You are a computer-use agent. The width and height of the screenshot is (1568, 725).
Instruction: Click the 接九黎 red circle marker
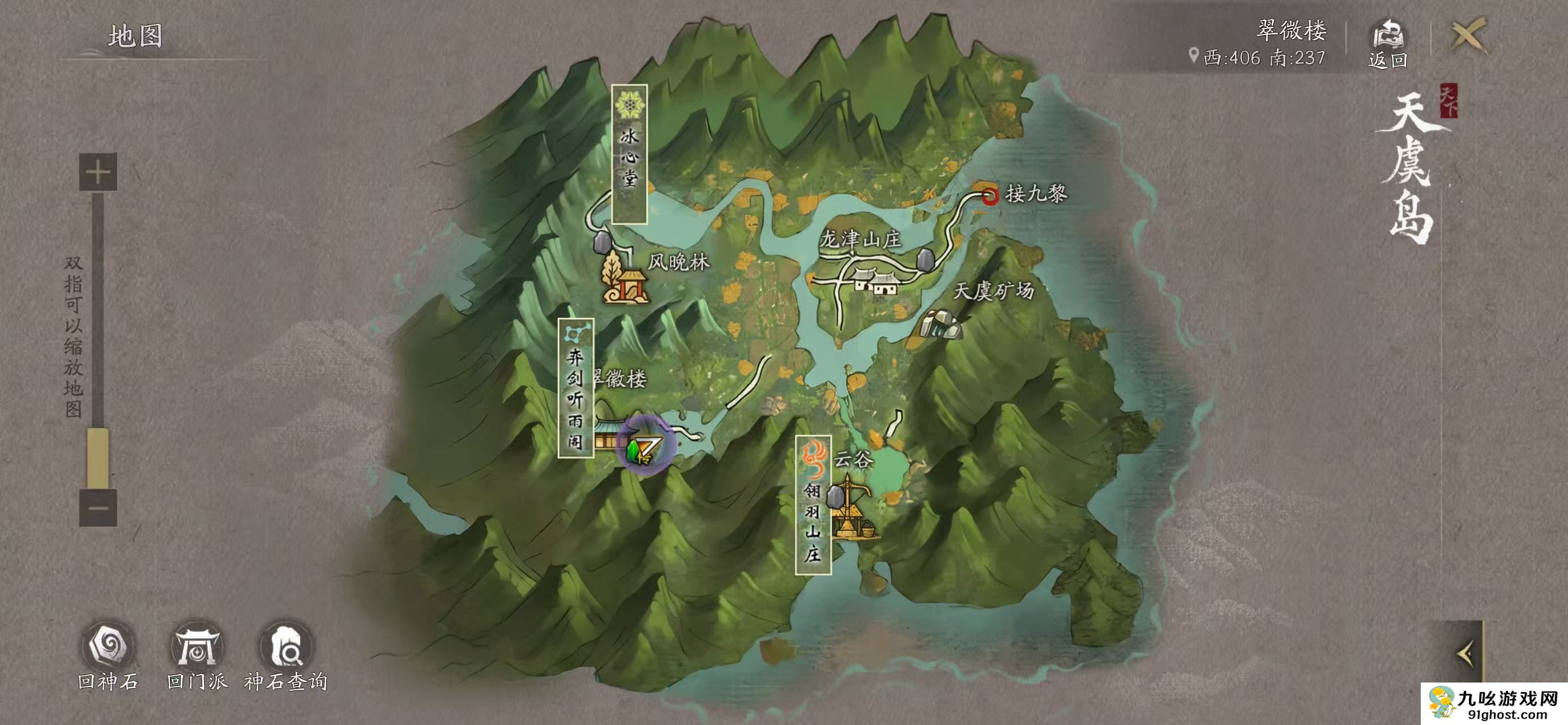990,196
